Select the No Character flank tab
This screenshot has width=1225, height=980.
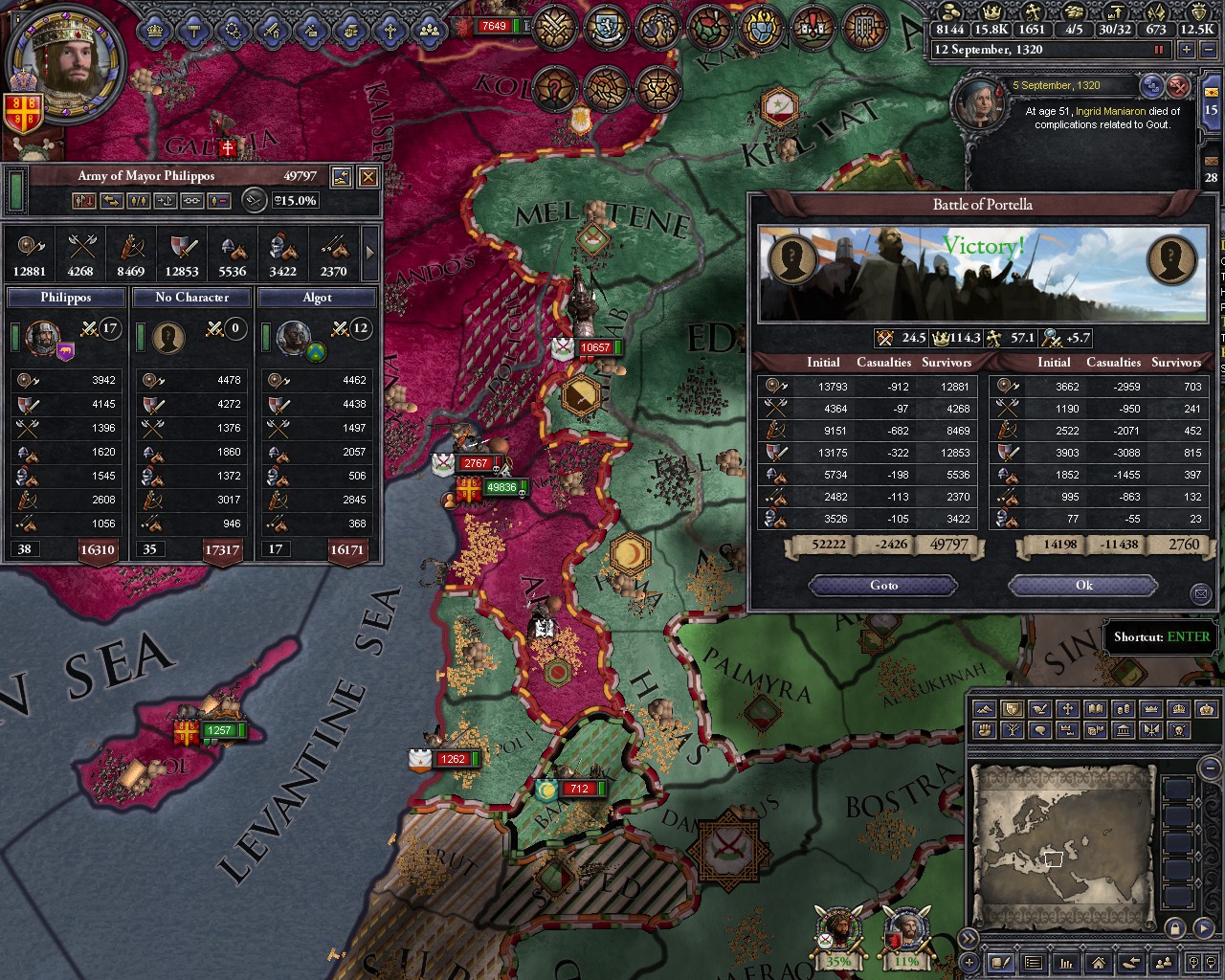tap(190, 298)
